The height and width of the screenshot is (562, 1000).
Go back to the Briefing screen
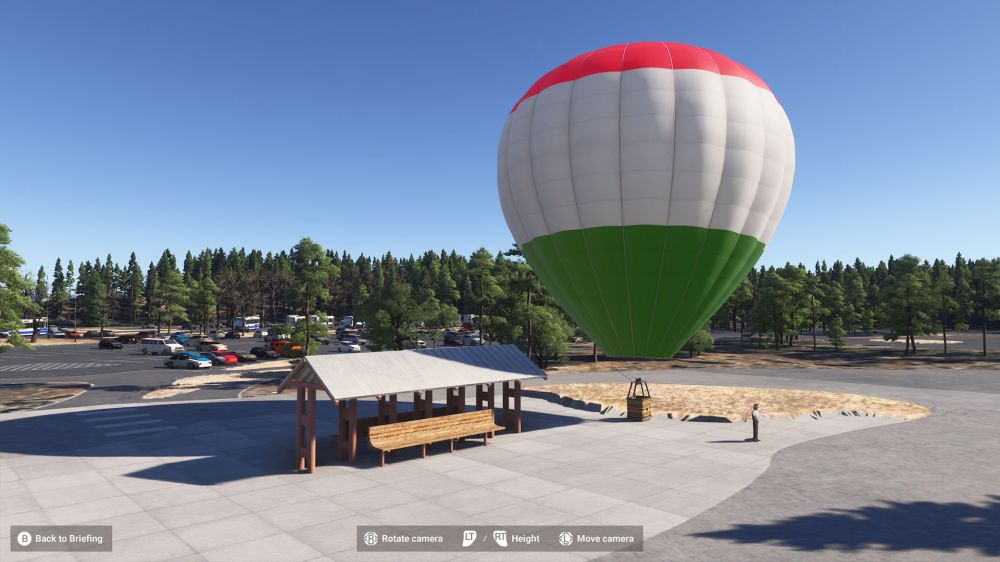pyautogui.click(x=61, y=539)
